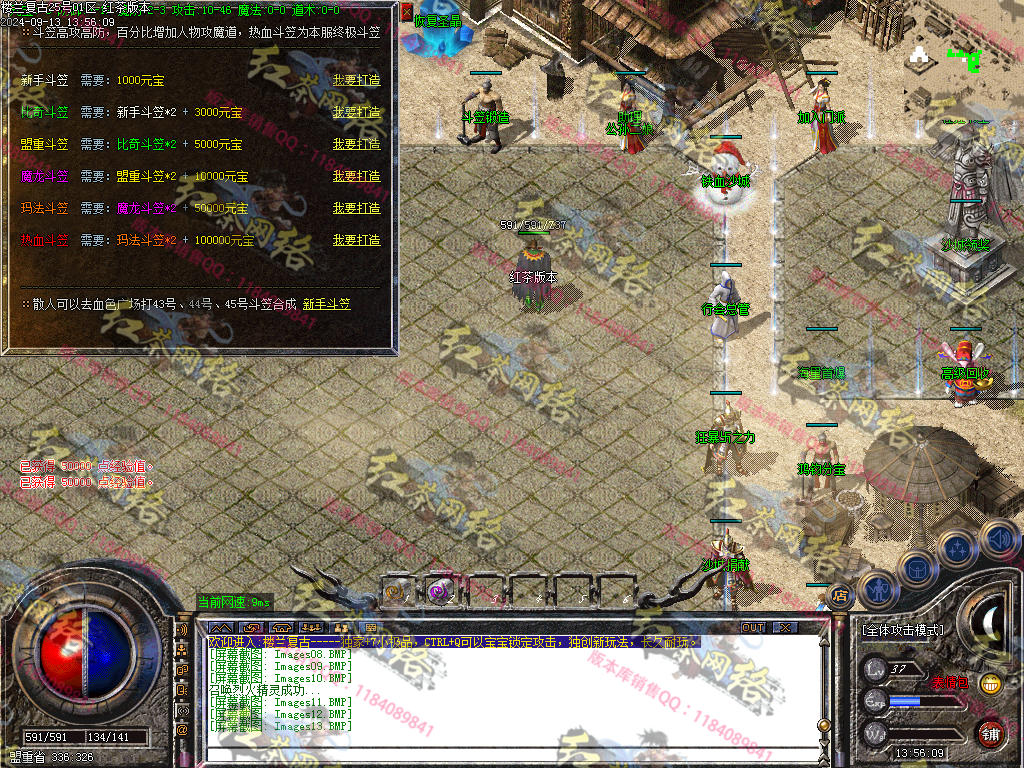Open the 铺 stall button
The height and width of the screenshot is (768, 1024).
(x=990, y=733)
